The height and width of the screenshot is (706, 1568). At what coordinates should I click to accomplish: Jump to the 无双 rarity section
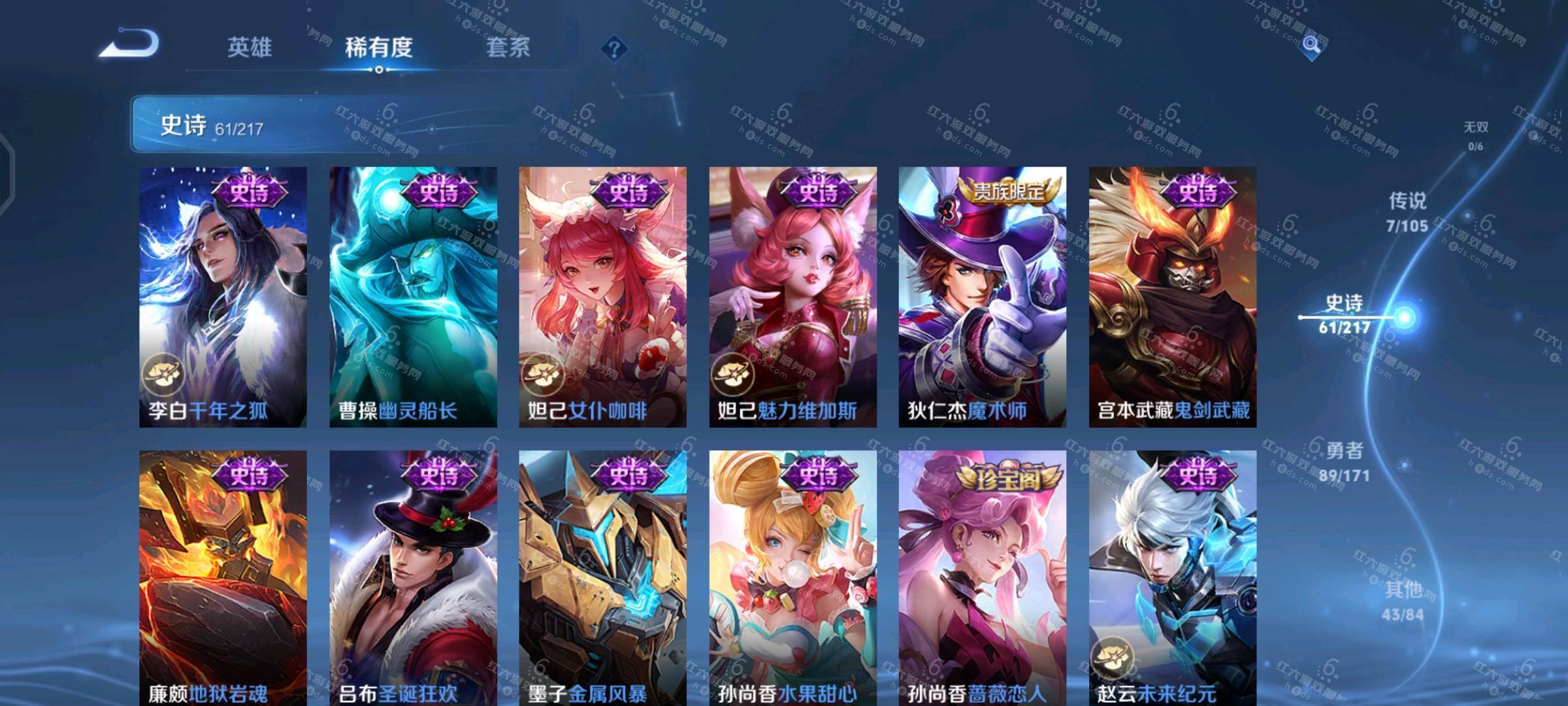[1475, 135]
